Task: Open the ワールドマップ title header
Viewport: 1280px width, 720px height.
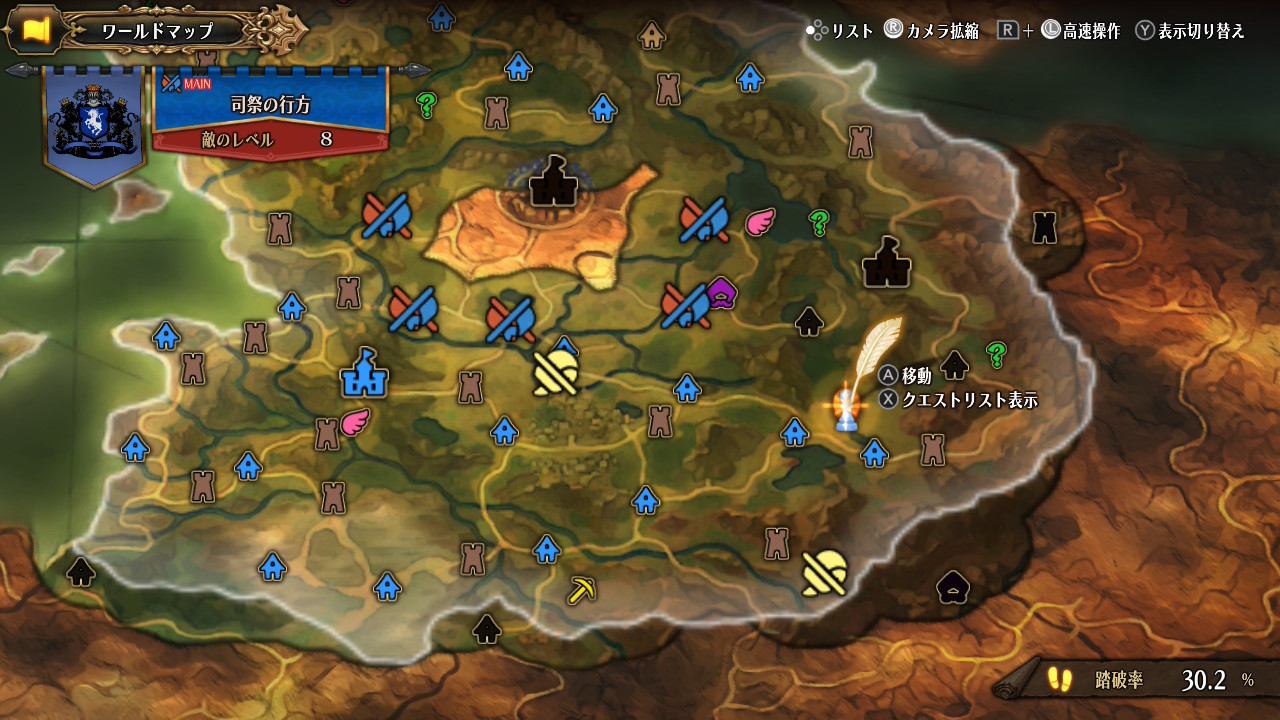Action: click(x=157, y=31)
